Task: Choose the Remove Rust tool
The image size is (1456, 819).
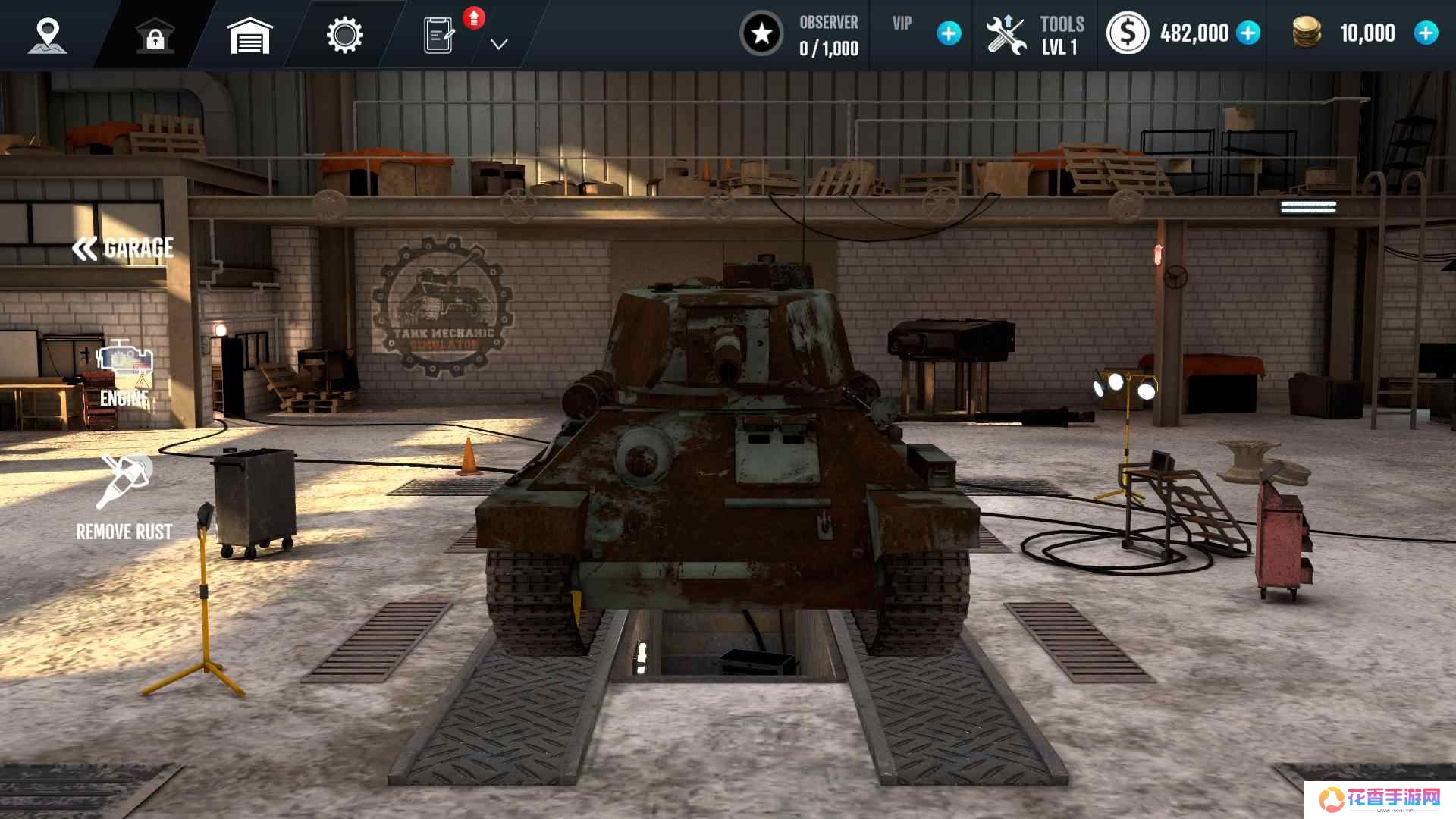Action: 124,497
